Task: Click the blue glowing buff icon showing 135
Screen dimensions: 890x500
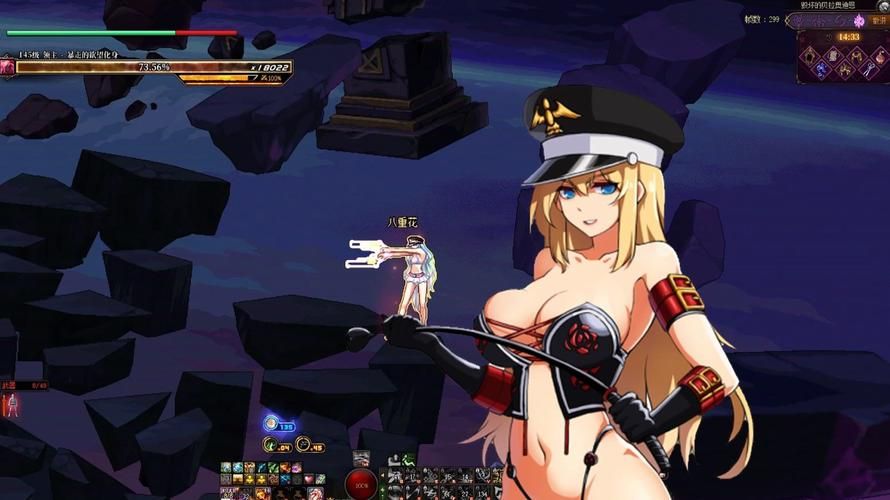Action: tap(272, 424)
